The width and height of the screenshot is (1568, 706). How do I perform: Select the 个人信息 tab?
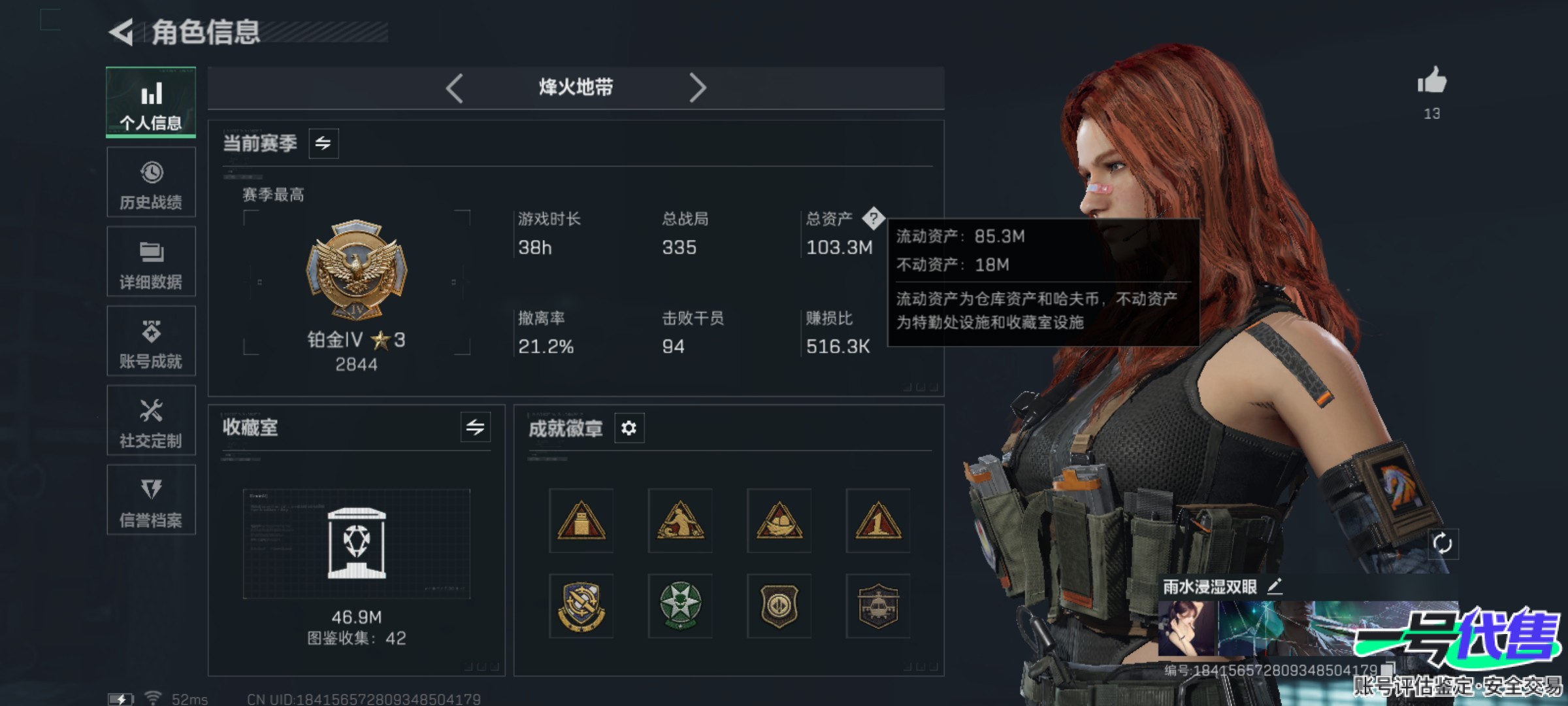click(151, 103)
